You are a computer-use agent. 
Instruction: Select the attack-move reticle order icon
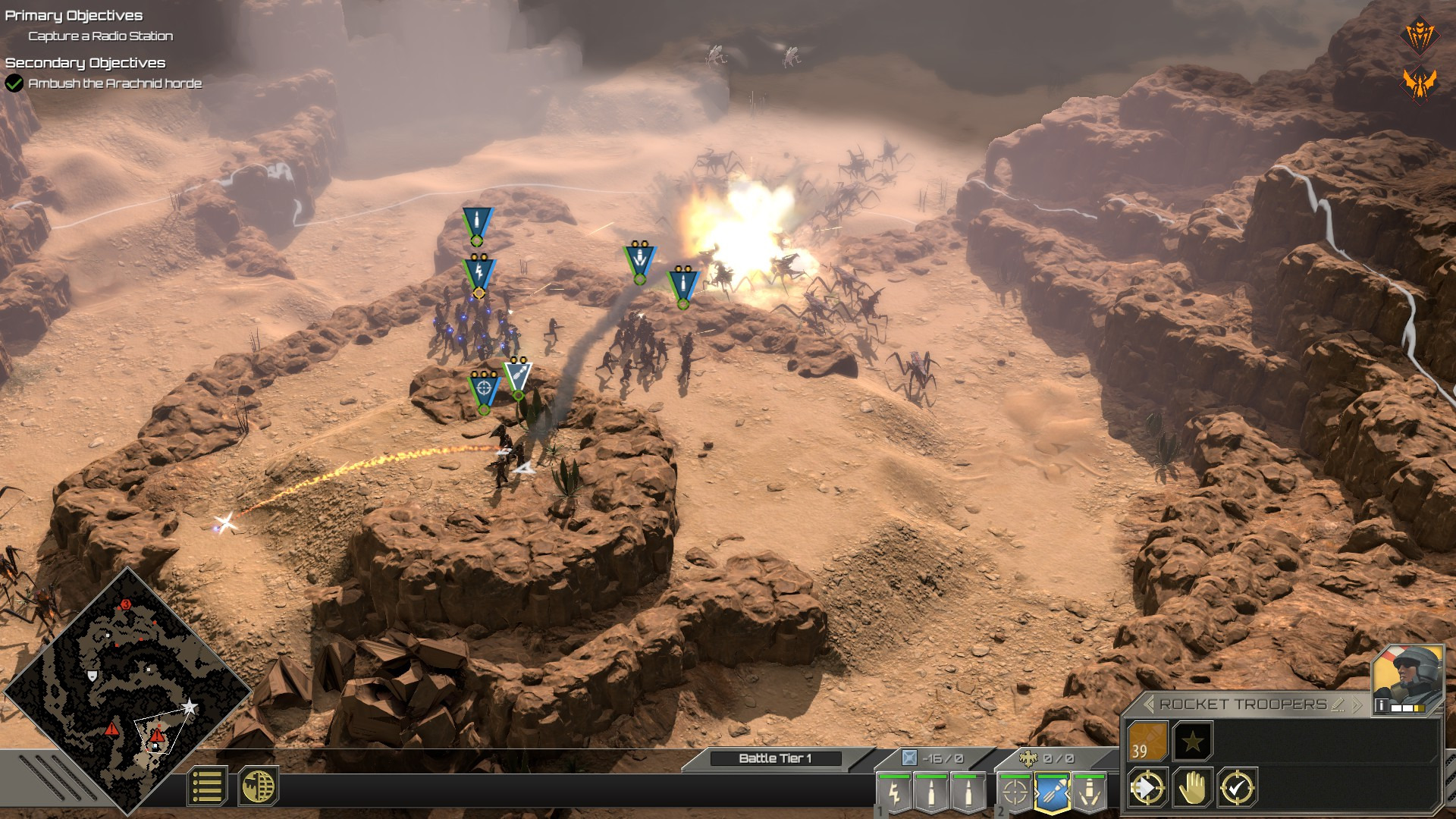pos(1148,786)
